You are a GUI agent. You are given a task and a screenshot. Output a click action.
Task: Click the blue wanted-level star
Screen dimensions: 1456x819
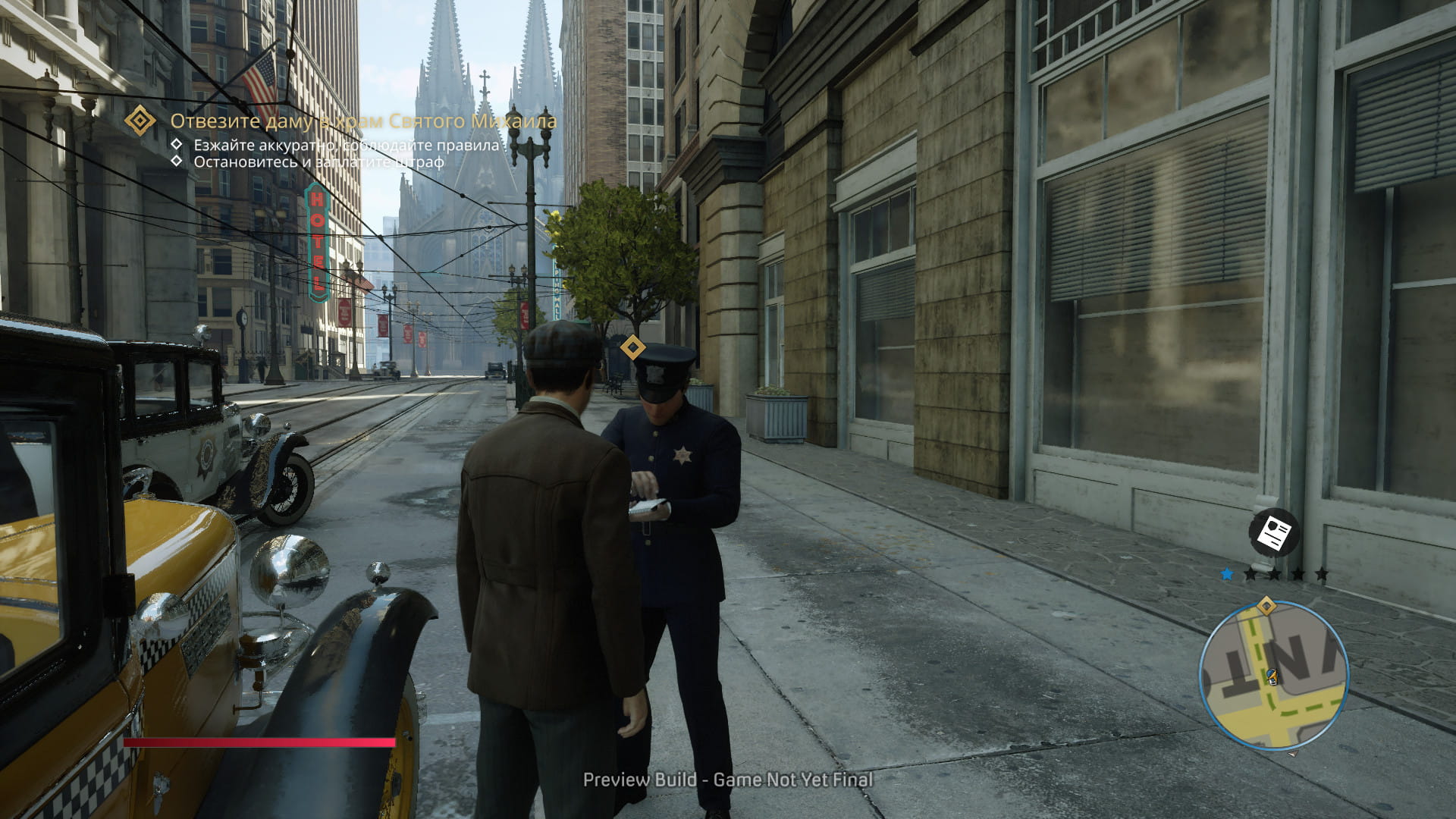(1227, 574)
